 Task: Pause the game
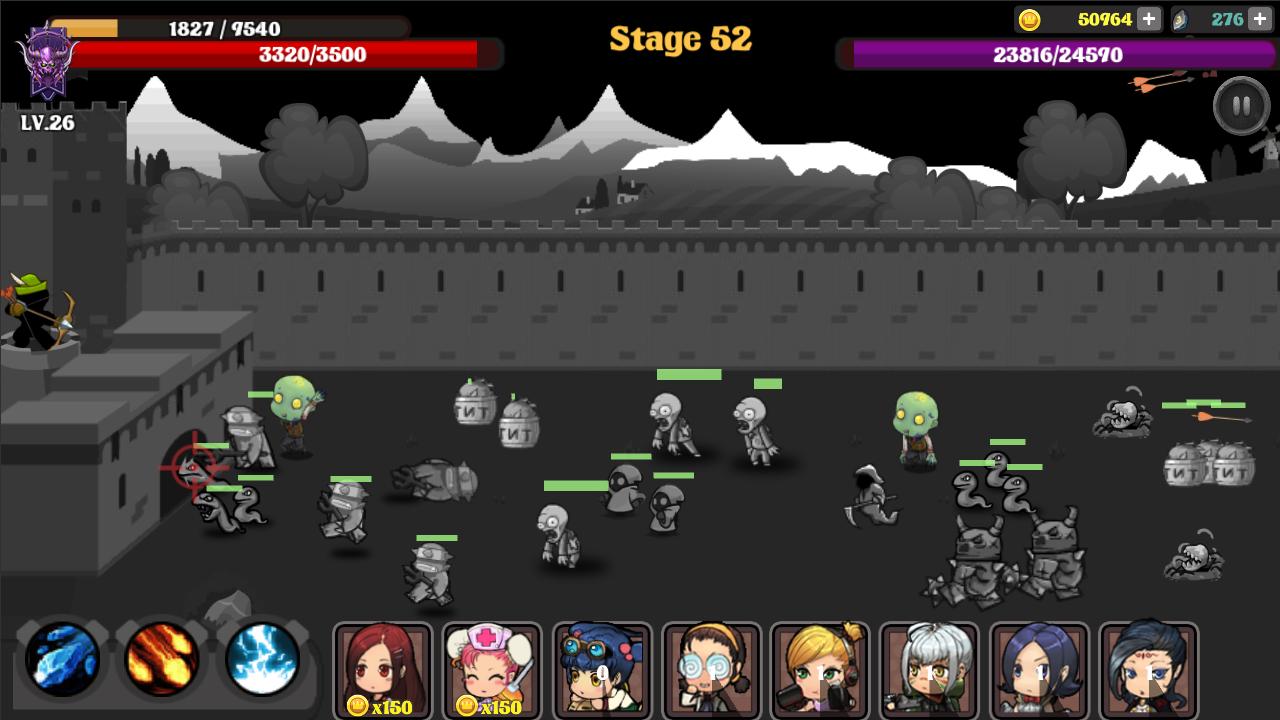[1240, 104]
